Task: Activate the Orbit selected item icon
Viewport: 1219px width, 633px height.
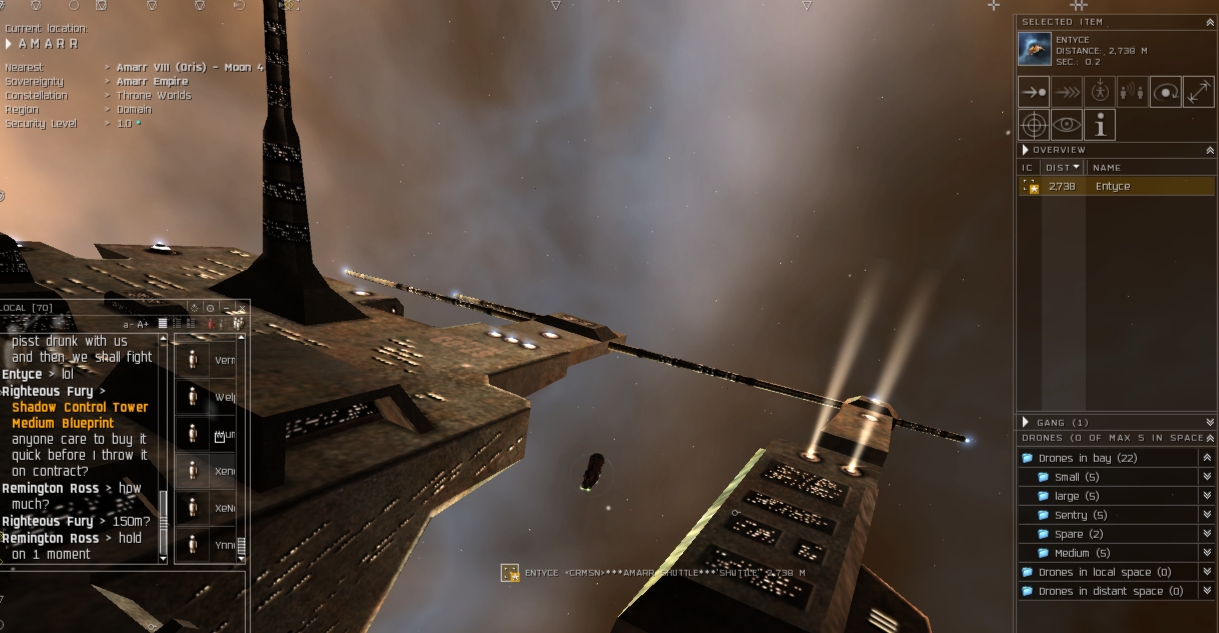Action: 1165,92
